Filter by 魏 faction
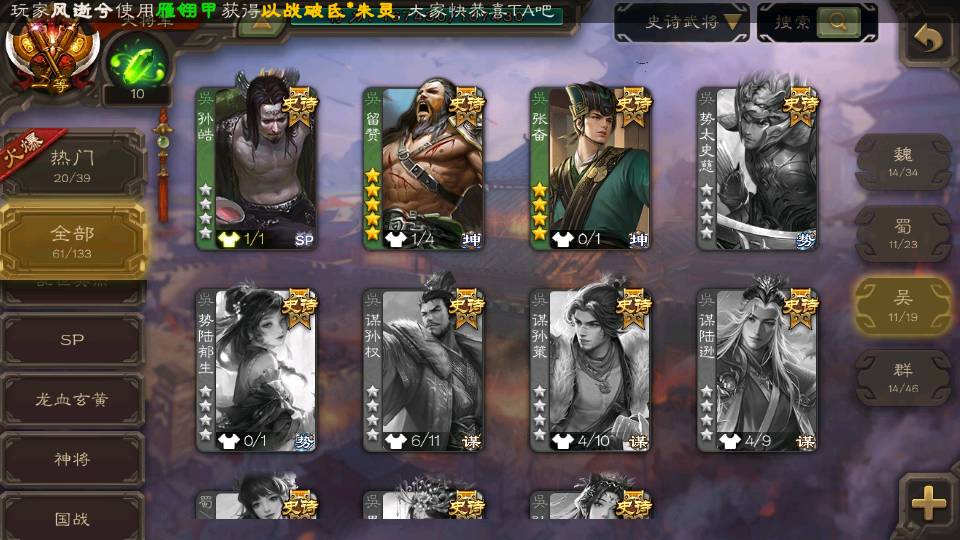 (903, 161)
